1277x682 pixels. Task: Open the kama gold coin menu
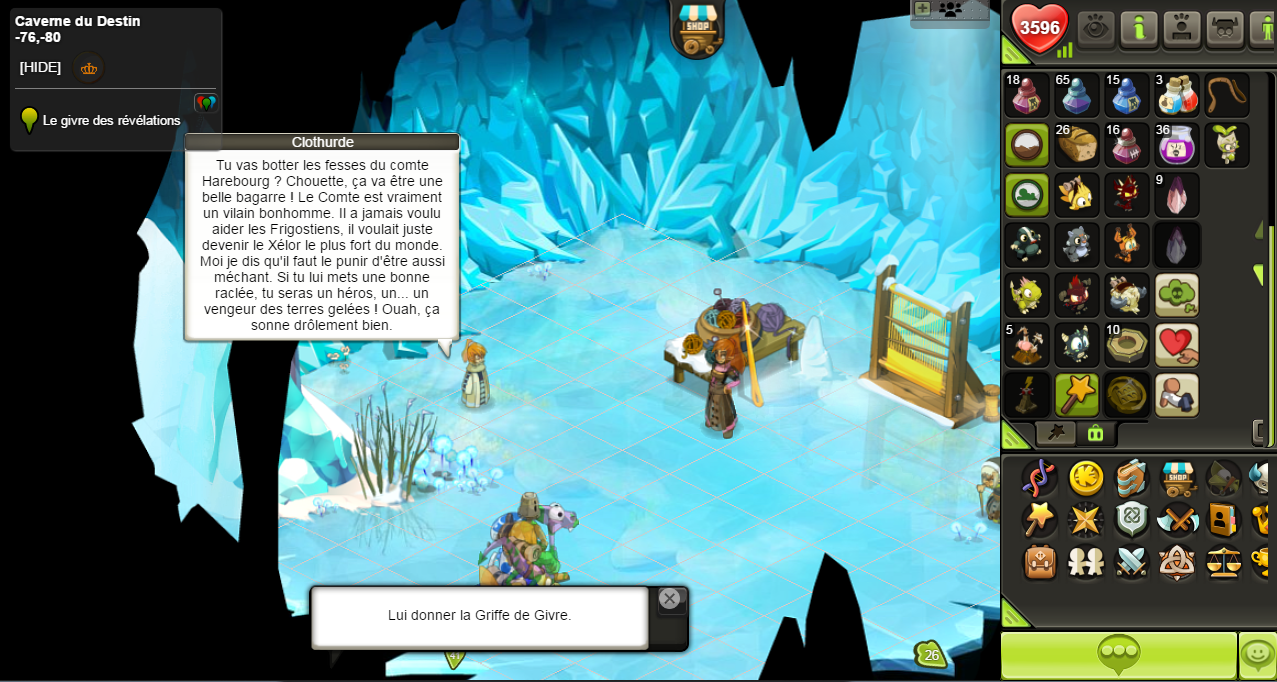(1086, 478)
